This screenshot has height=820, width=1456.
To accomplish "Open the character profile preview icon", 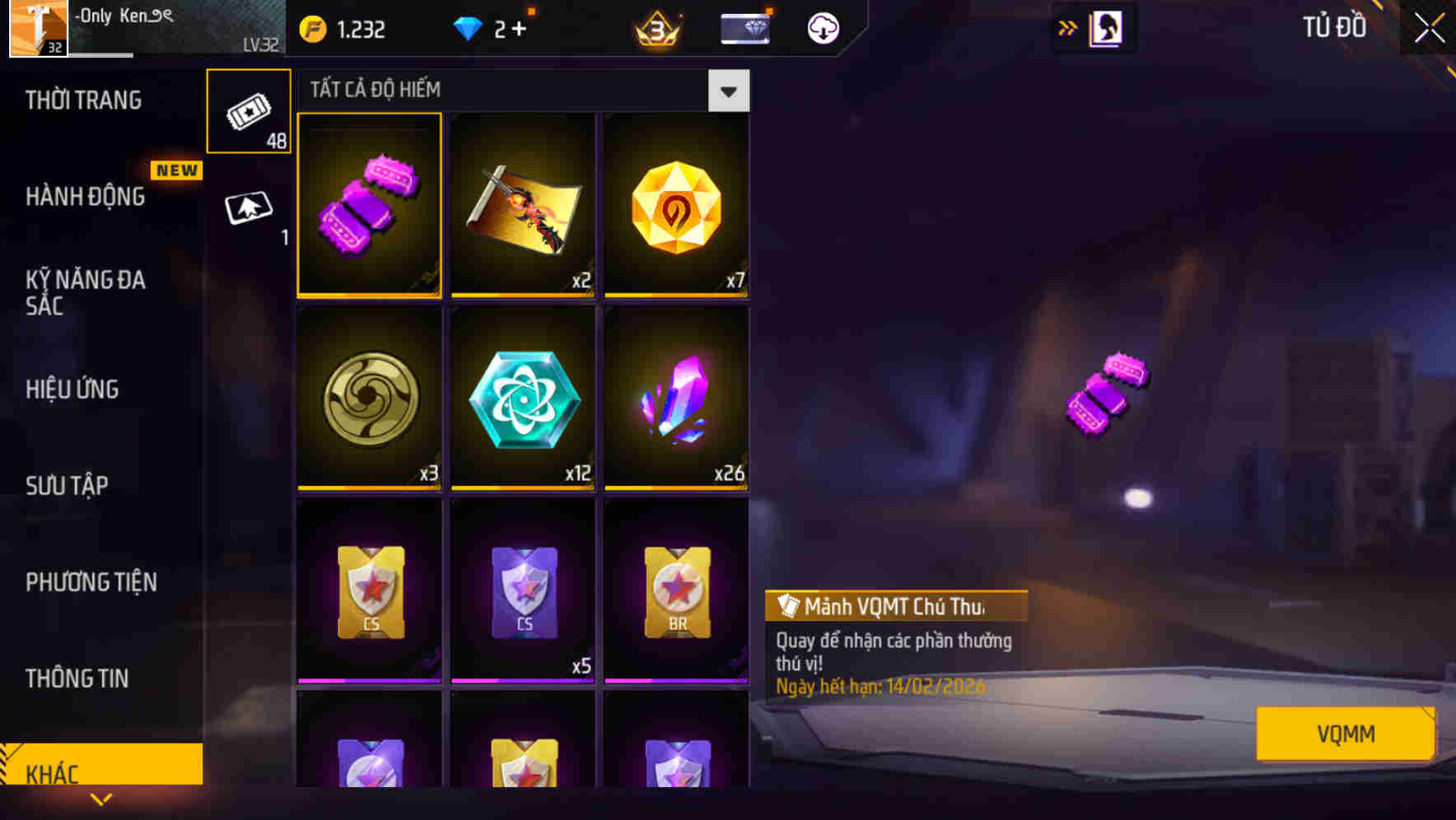I will [1106, 27].
